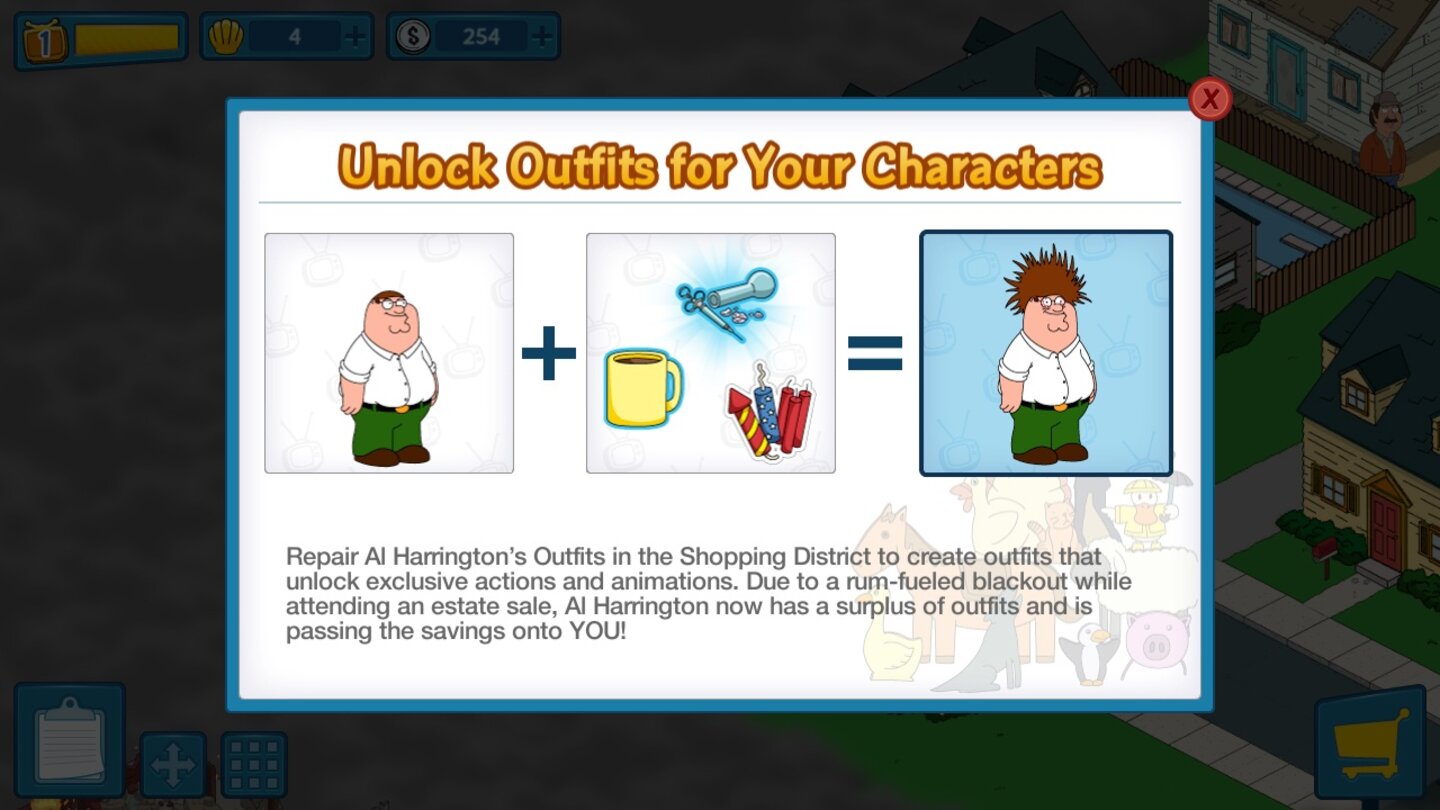Add coins using the plus button
Screen dimensions: 1440x810
pos(540,36)
